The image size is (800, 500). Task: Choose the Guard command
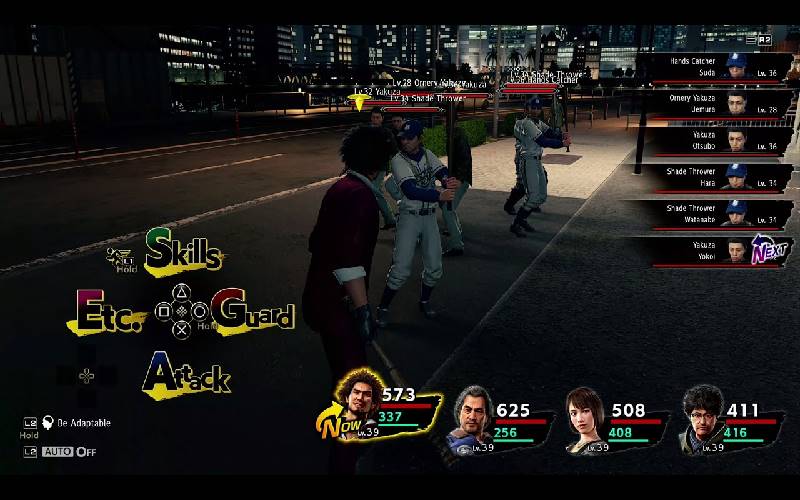[x=252, y=311]
